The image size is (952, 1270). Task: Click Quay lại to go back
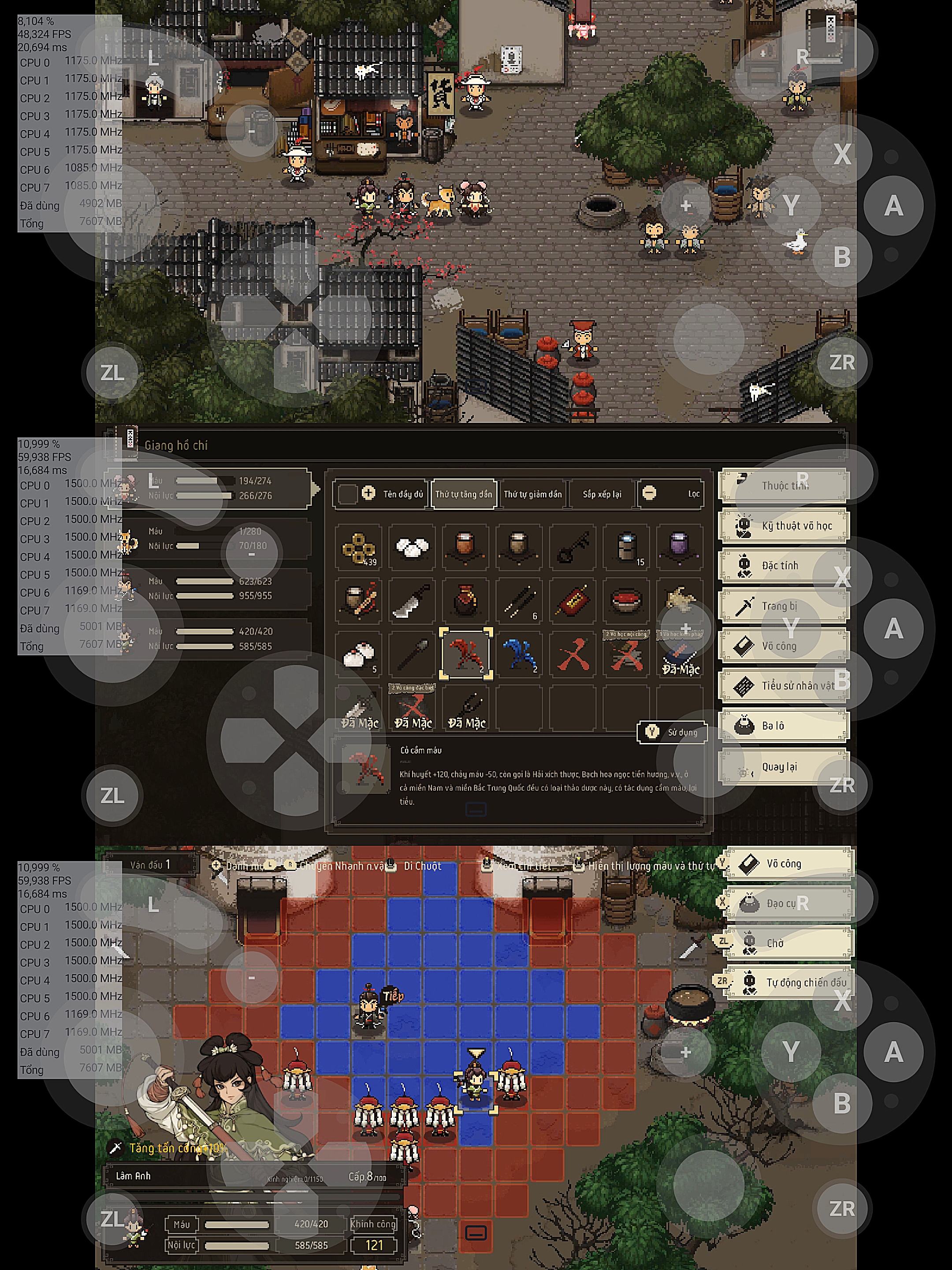tap(784, 767)
